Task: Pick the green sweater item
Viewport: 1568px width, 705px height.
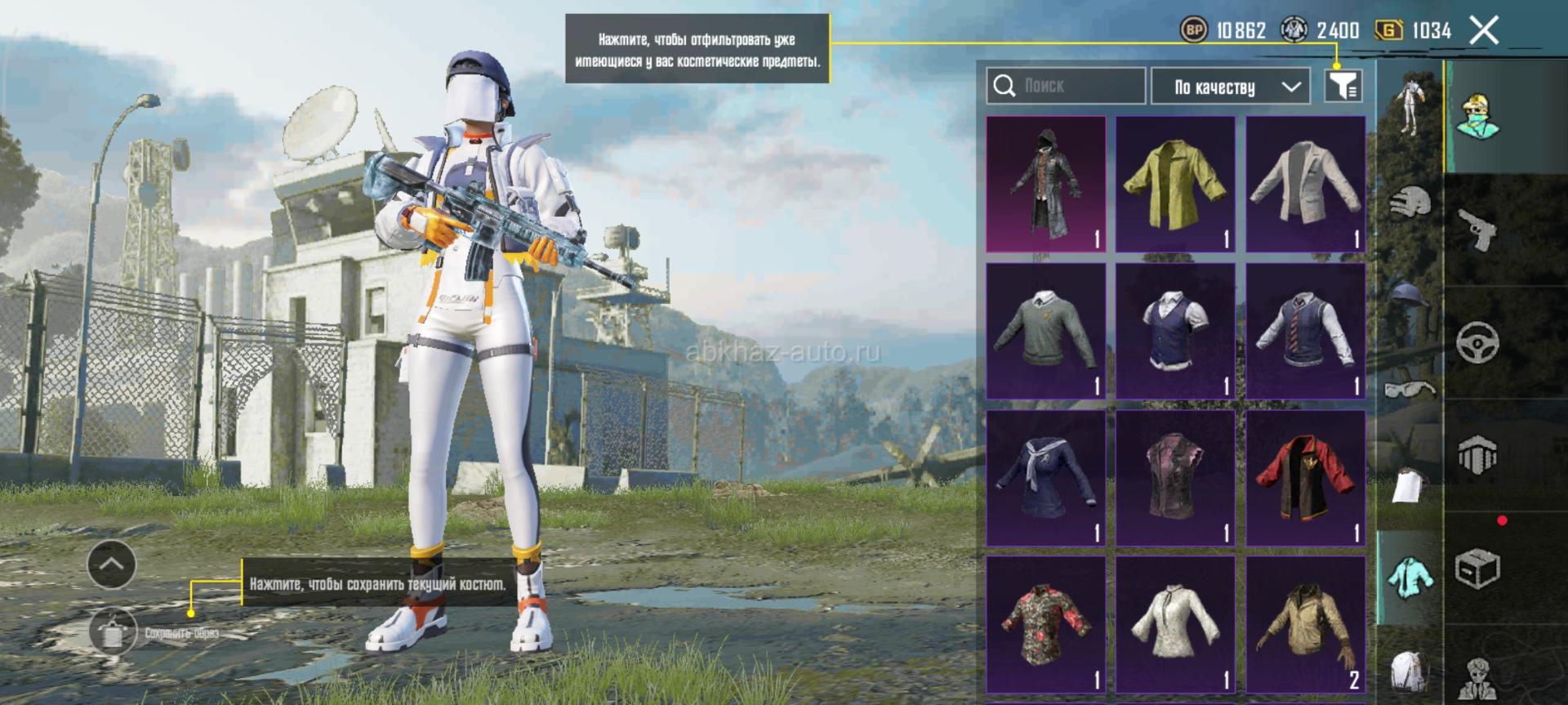Action: [1045, 331]
